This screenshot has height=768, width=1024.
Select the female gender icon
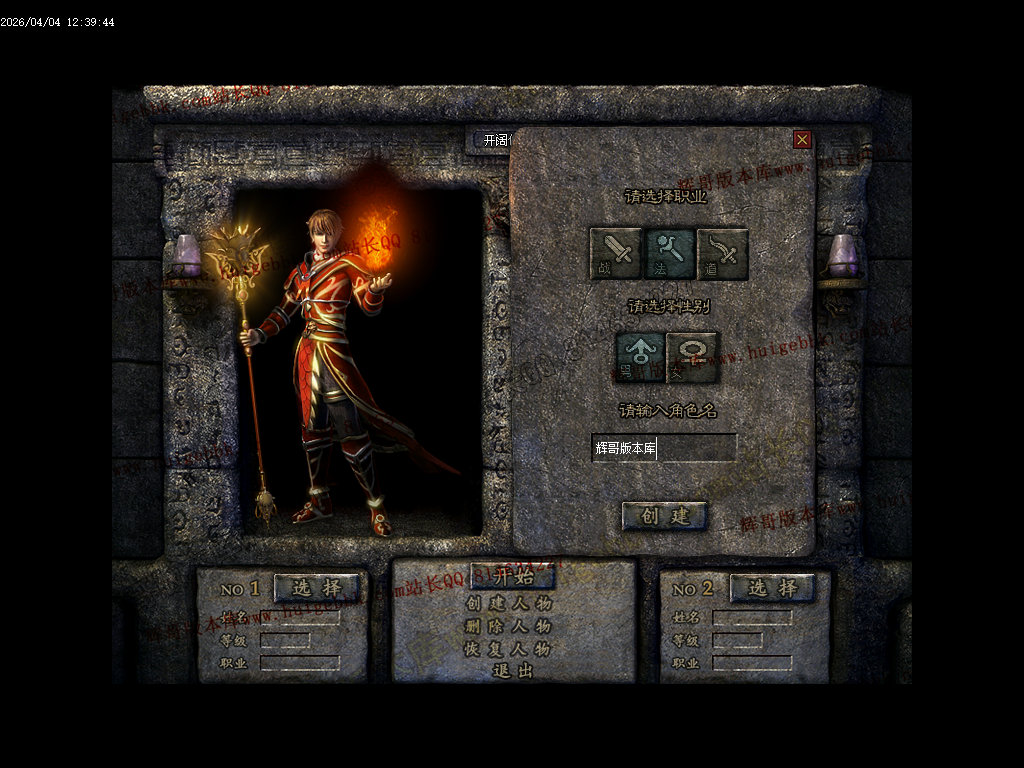[x=692, y=357]
